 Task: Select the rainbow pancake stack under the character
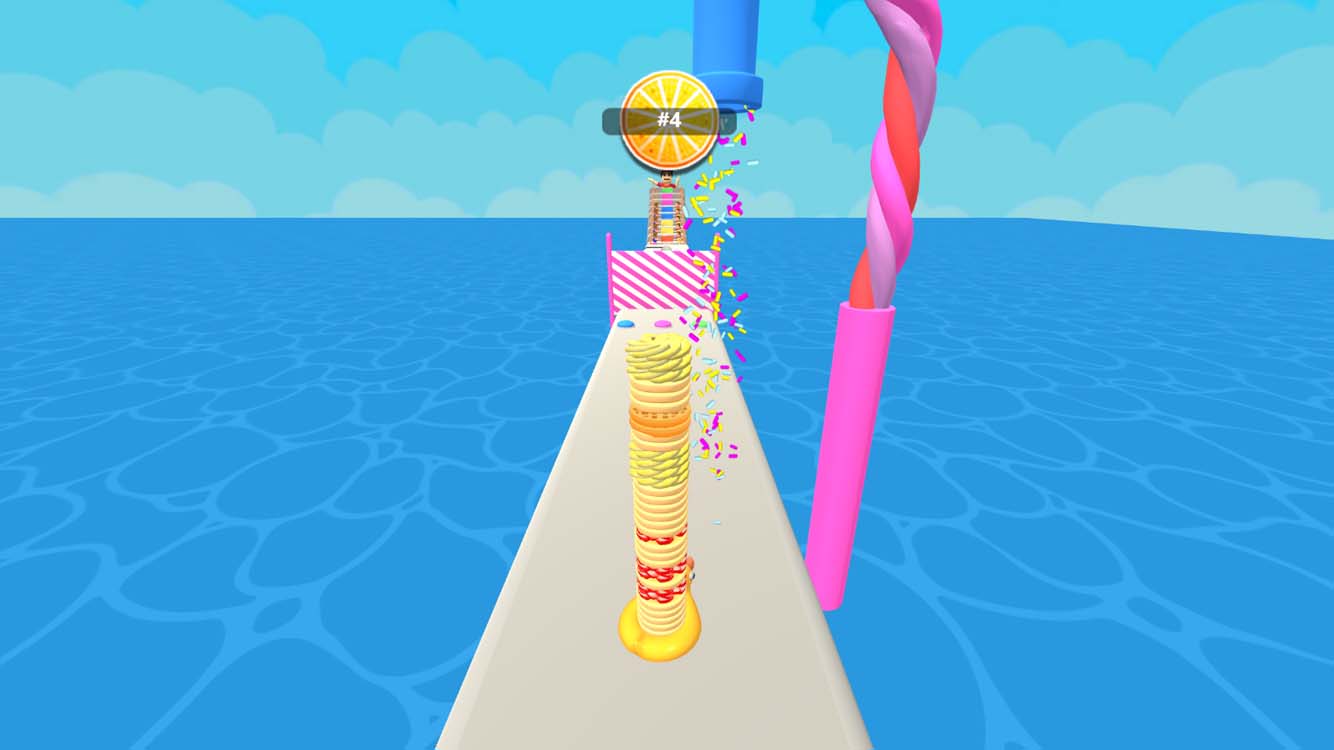[663, 220]
